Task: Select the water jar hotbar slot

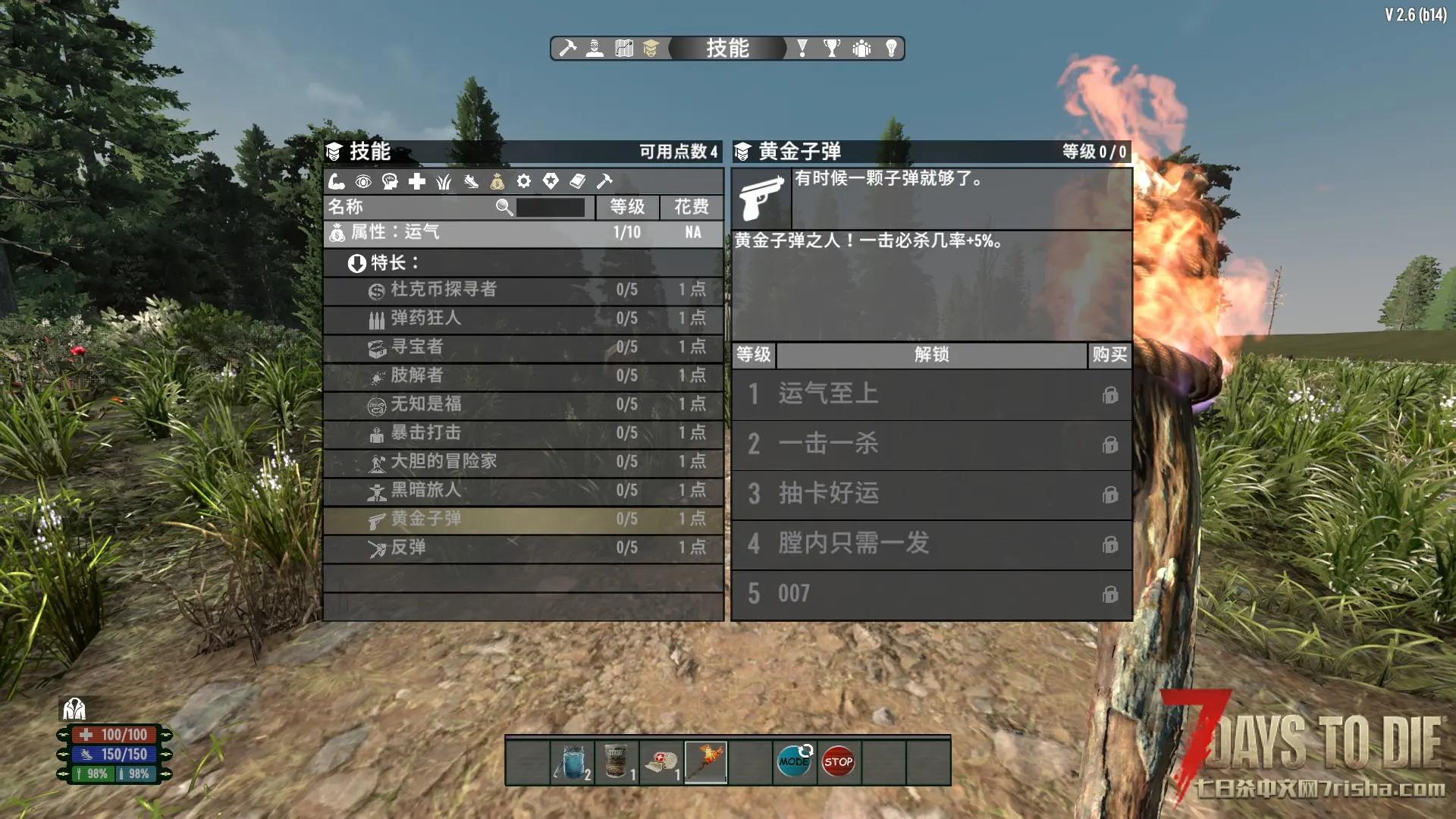Action: 573,761
